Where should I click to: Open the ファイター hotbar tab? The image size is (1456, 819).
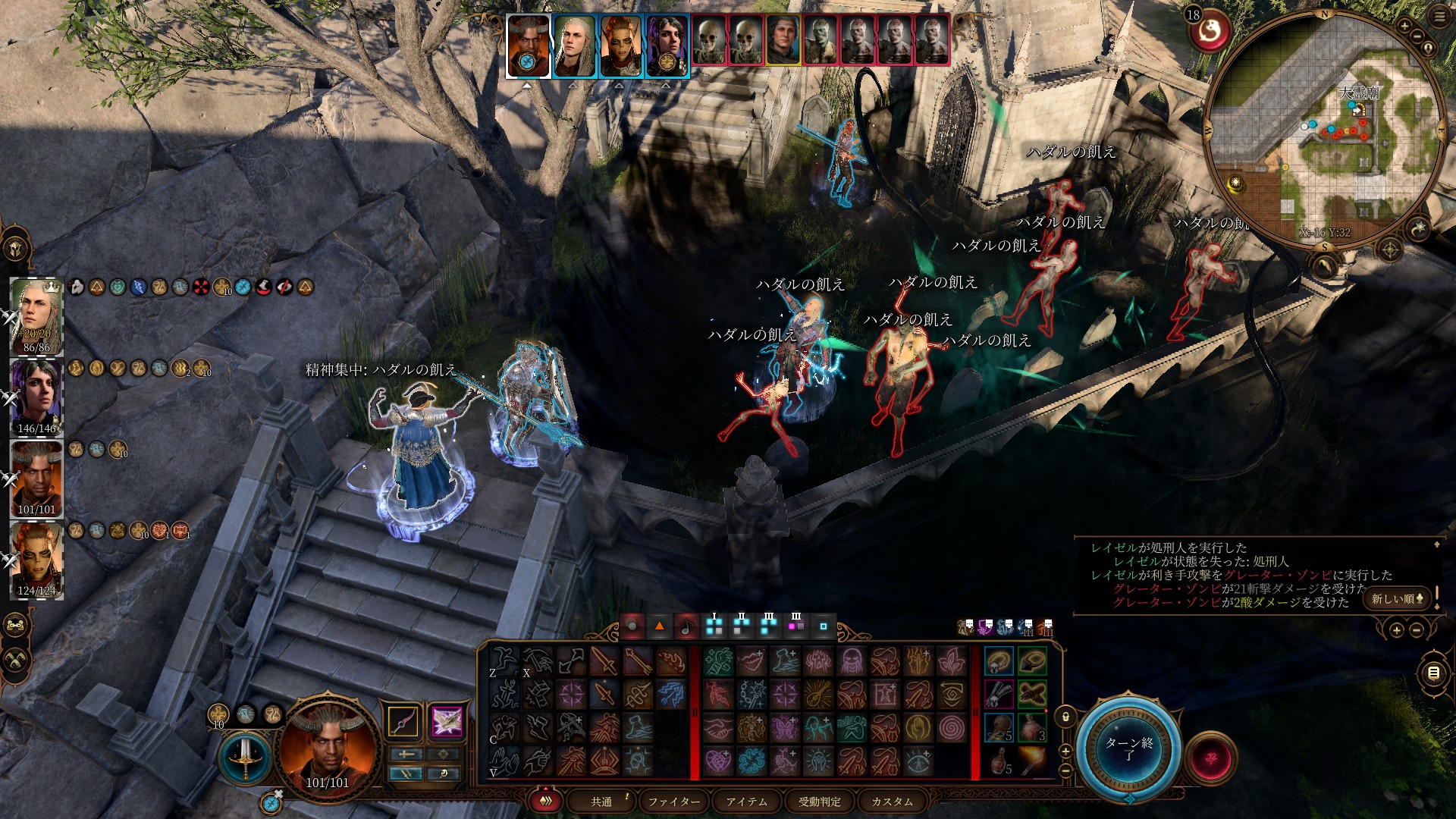(x=673, y=802)
